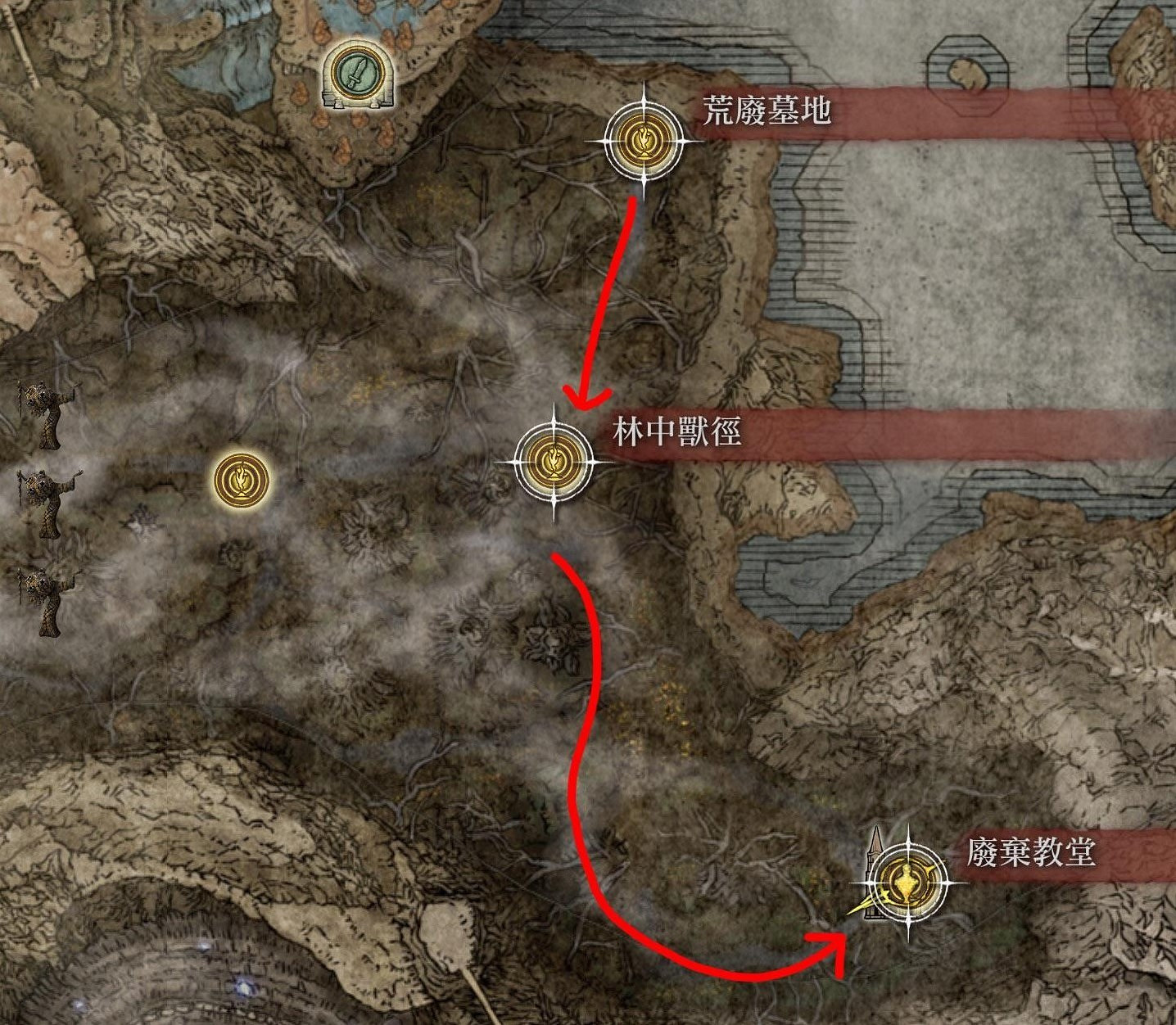Select the 林中獸徑 site of grace marker
The height and width of the screenshot is (1025, 1176).
pyautogui.click(x=554, y=463)
